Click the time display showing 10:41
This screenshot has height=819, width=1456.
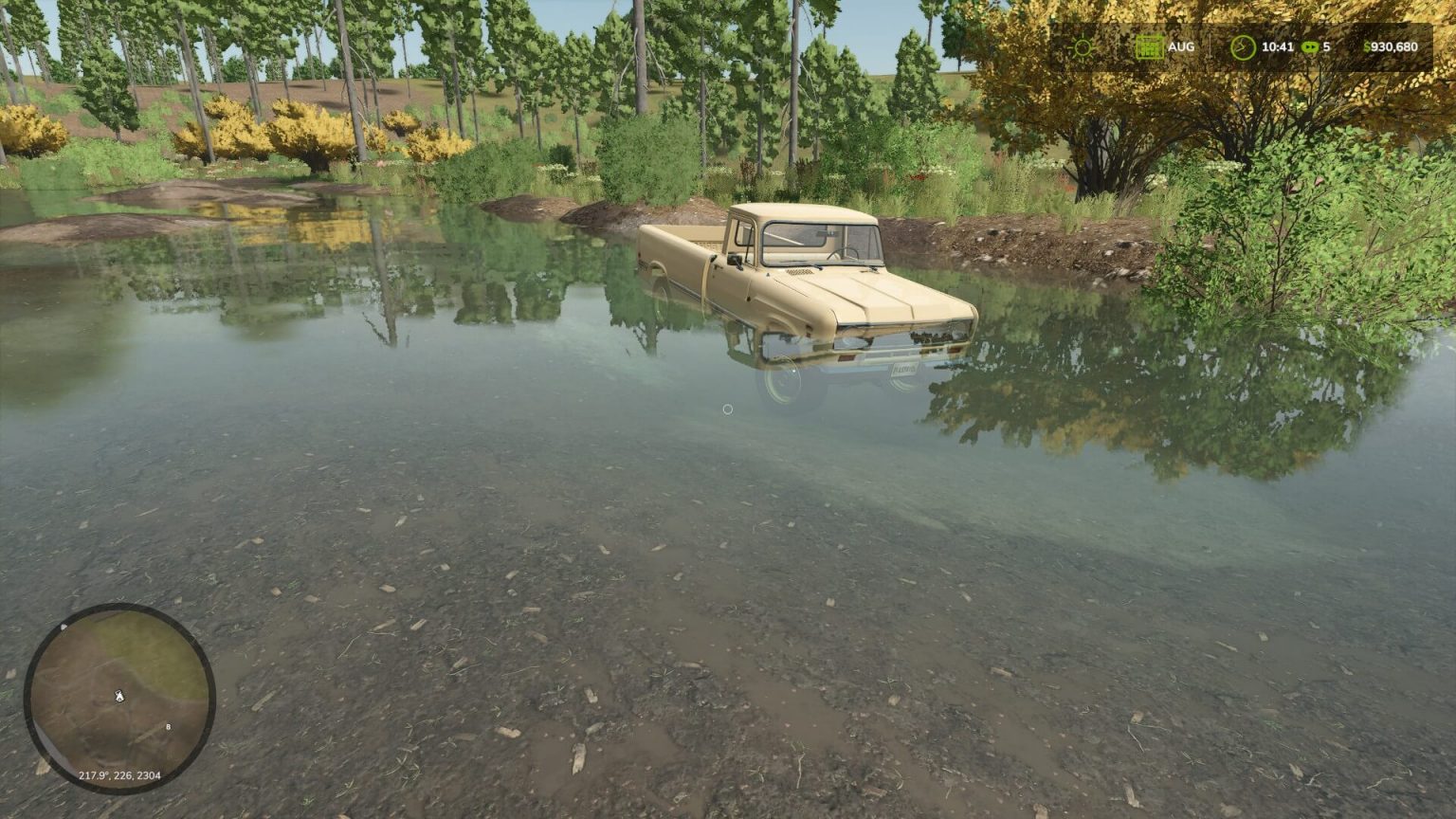point(1278,45)
